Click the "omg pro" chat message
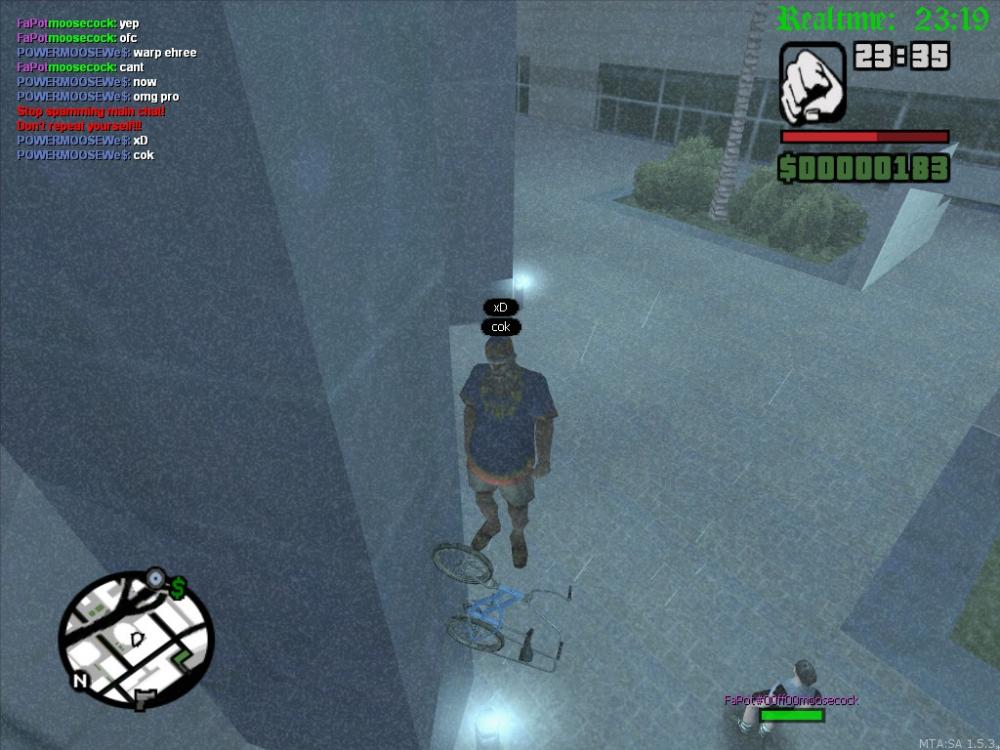 [x=98, y=97]
